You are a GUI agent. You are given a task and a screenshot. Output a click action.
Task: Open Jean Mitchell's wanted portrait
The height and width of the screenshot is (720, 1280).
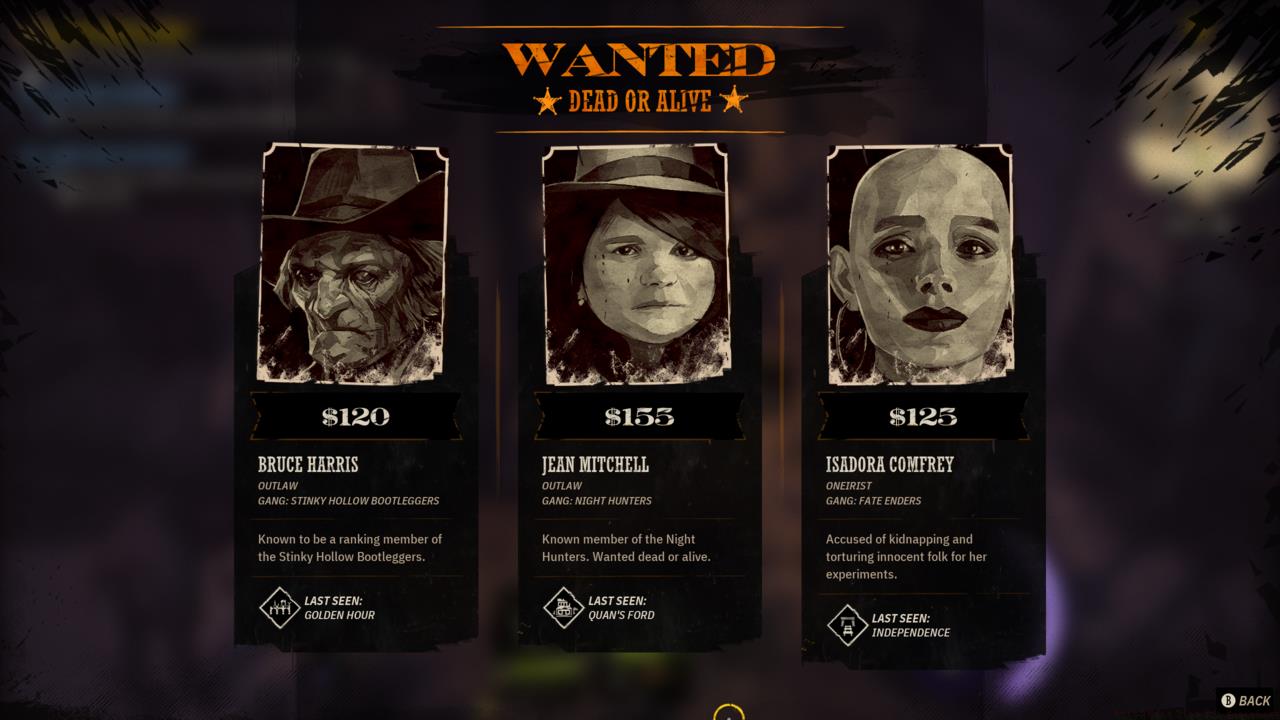[x=640, y=265]
